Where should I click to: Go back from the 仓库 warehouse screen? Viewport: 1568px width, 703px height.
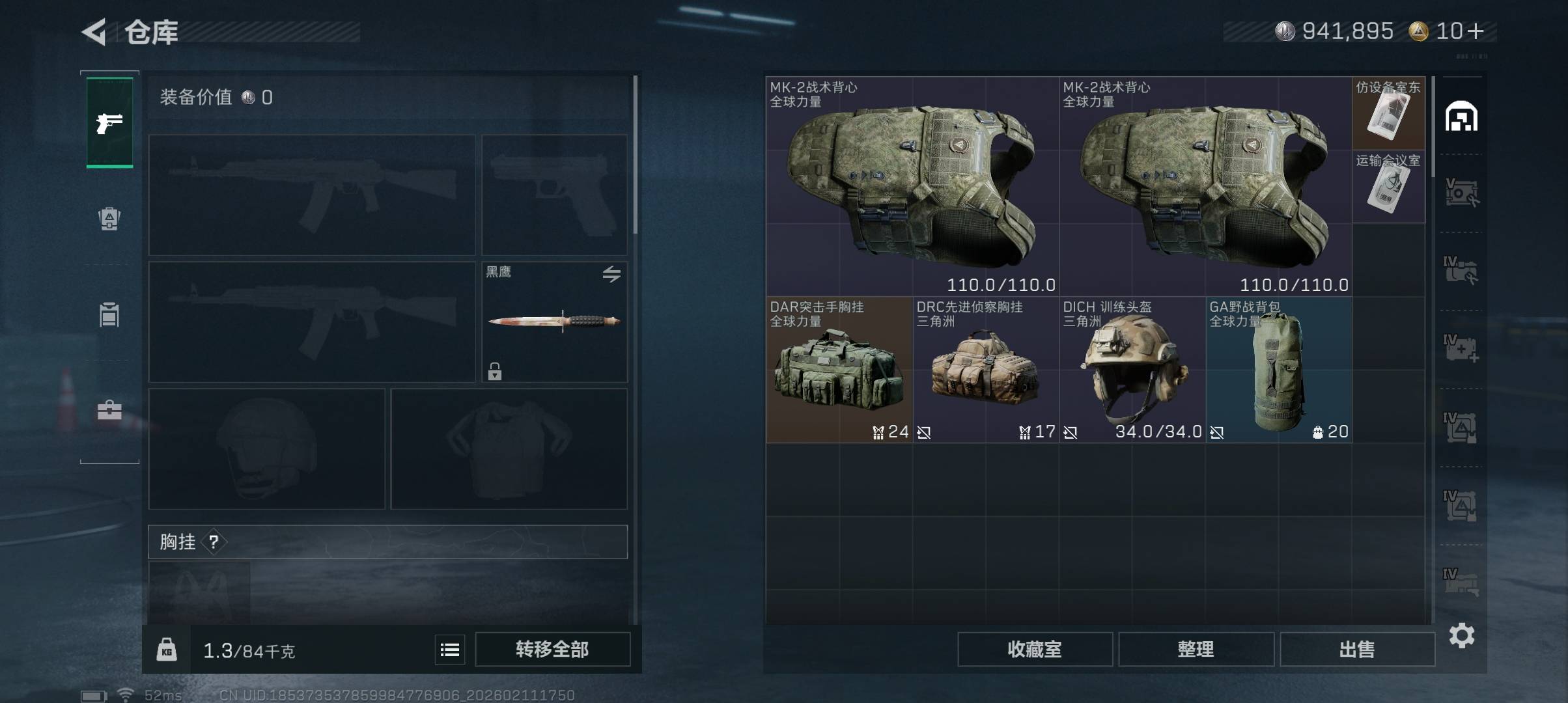click(x=94, y=32)
